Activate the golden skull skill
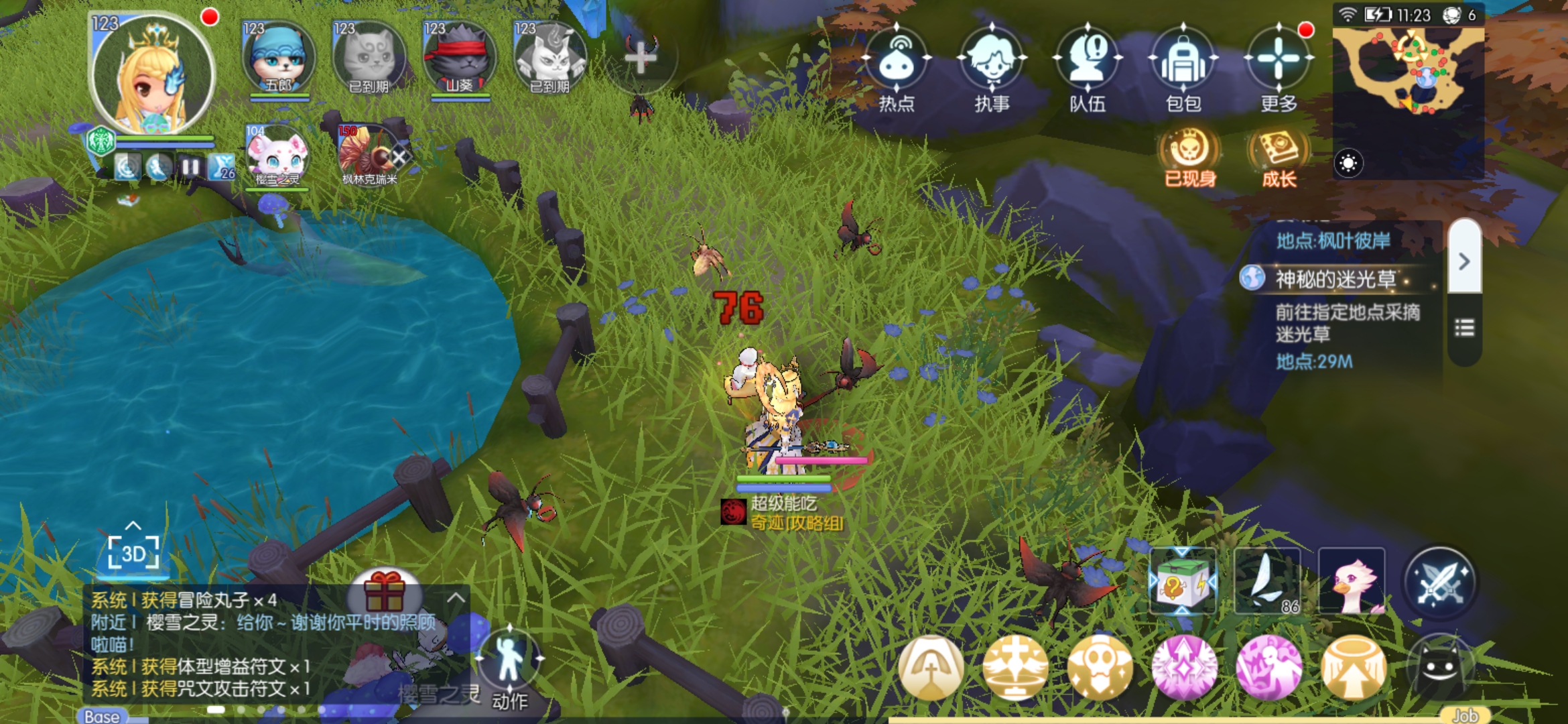1568x724 pixels. pos(1100,667)
